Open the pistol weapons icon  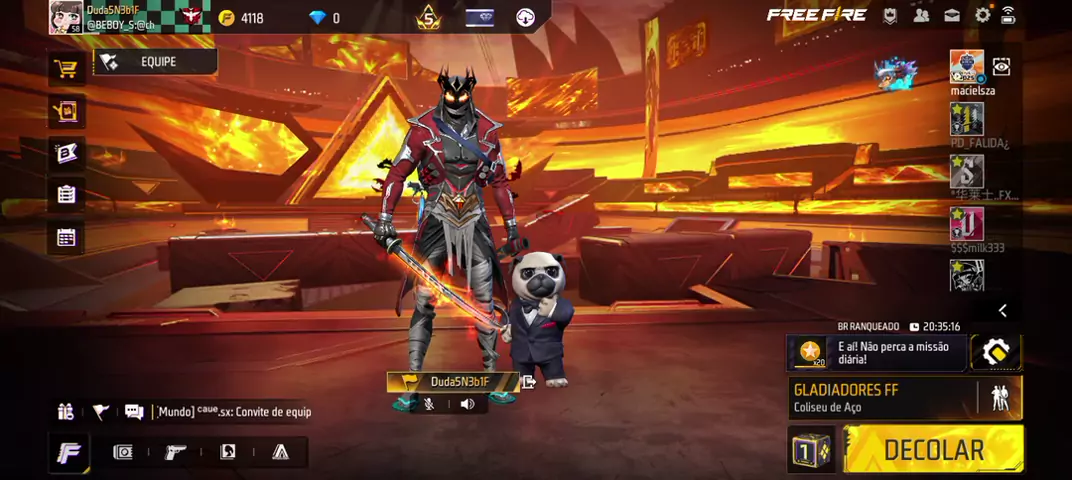[176, 452]
